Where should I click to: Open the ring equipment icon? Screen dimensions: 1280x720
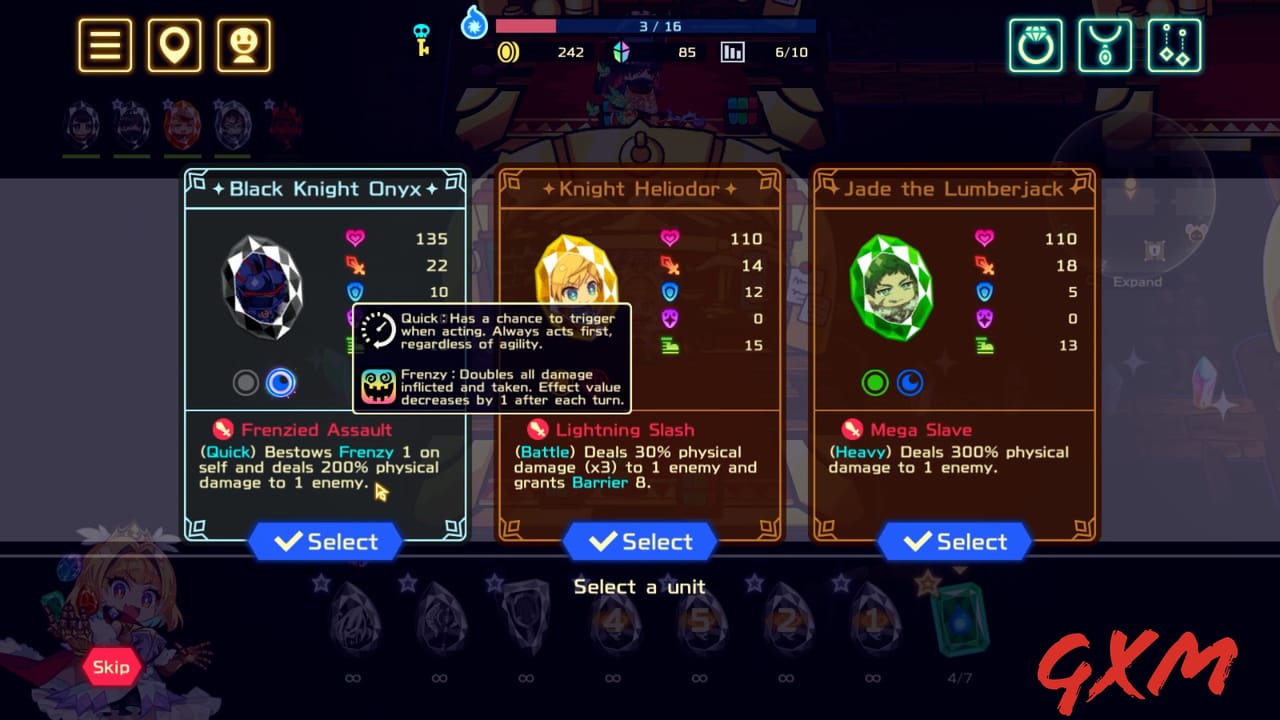coord(1036,44)
